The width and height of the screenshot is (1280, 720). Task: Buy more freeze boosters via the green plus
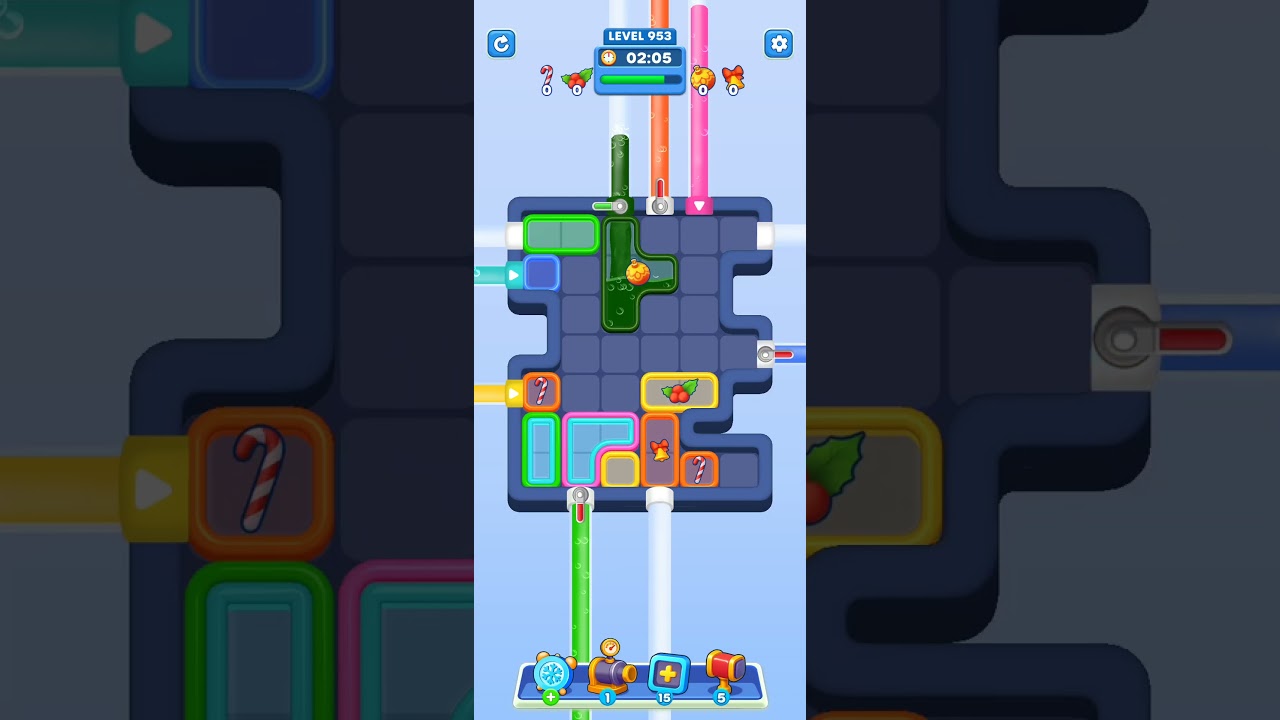point(549,697)
